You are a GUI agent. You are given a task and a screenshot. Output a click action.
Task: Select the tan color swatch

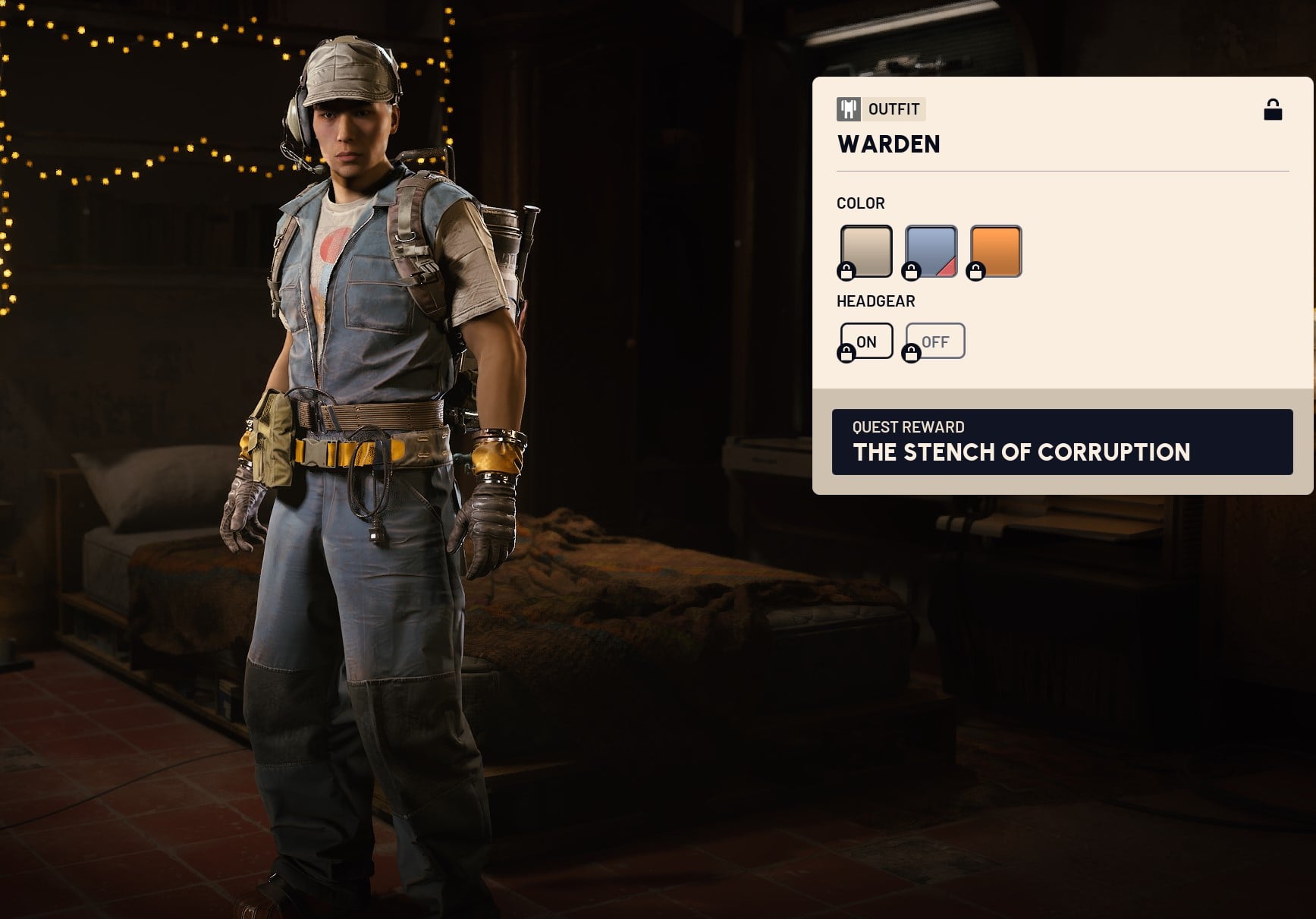click(x=865, y=250)
